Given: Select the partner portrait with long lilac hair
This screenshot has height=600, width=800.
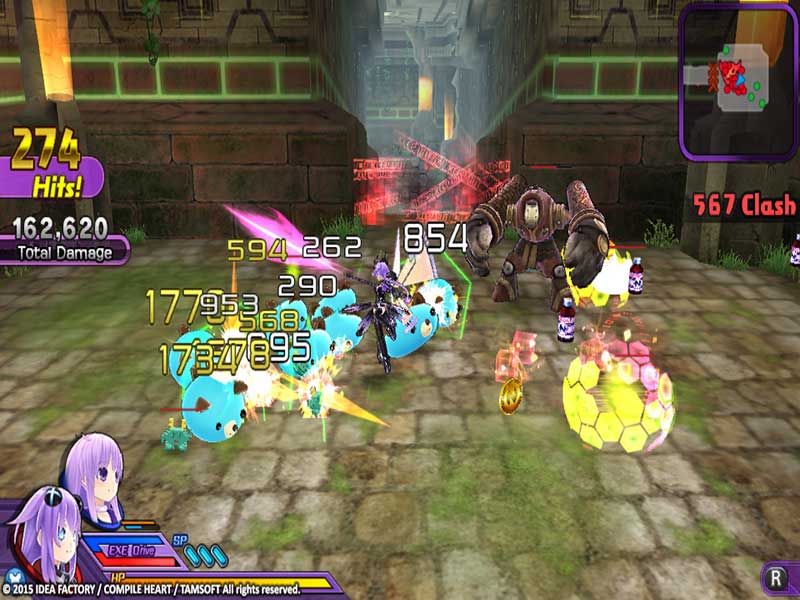Looking at the screenshot, I should point(95,471).
